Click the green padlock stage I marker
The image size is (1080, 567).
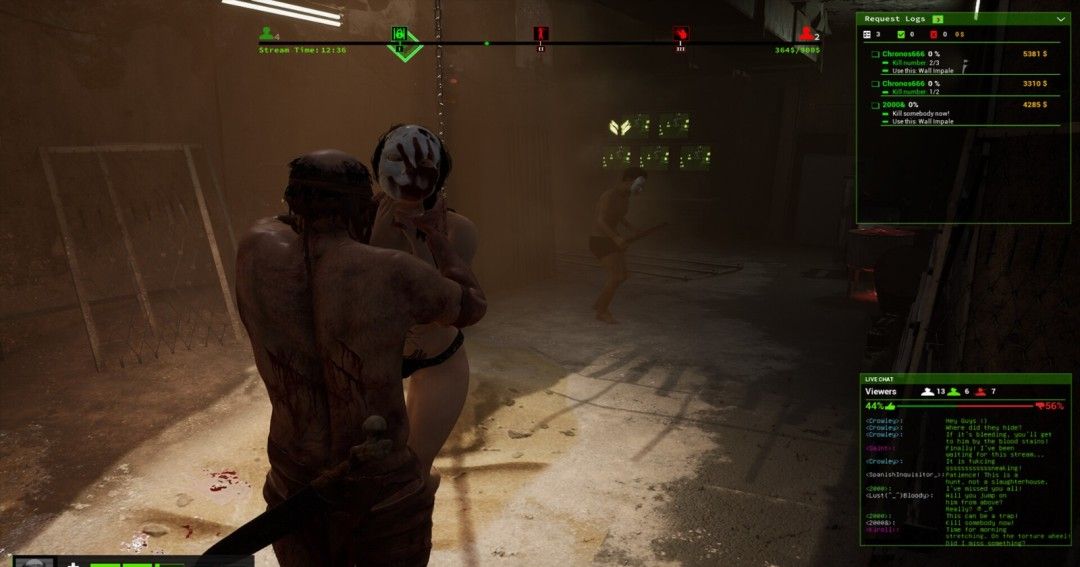399,35
